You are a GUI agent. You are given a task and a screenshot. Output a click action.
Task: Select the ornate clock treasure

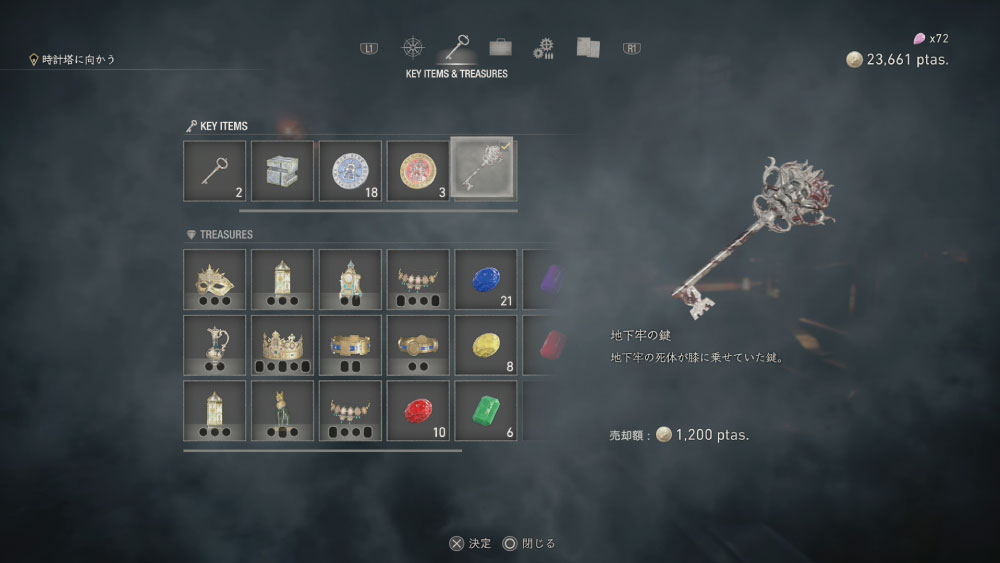[350, 279]
